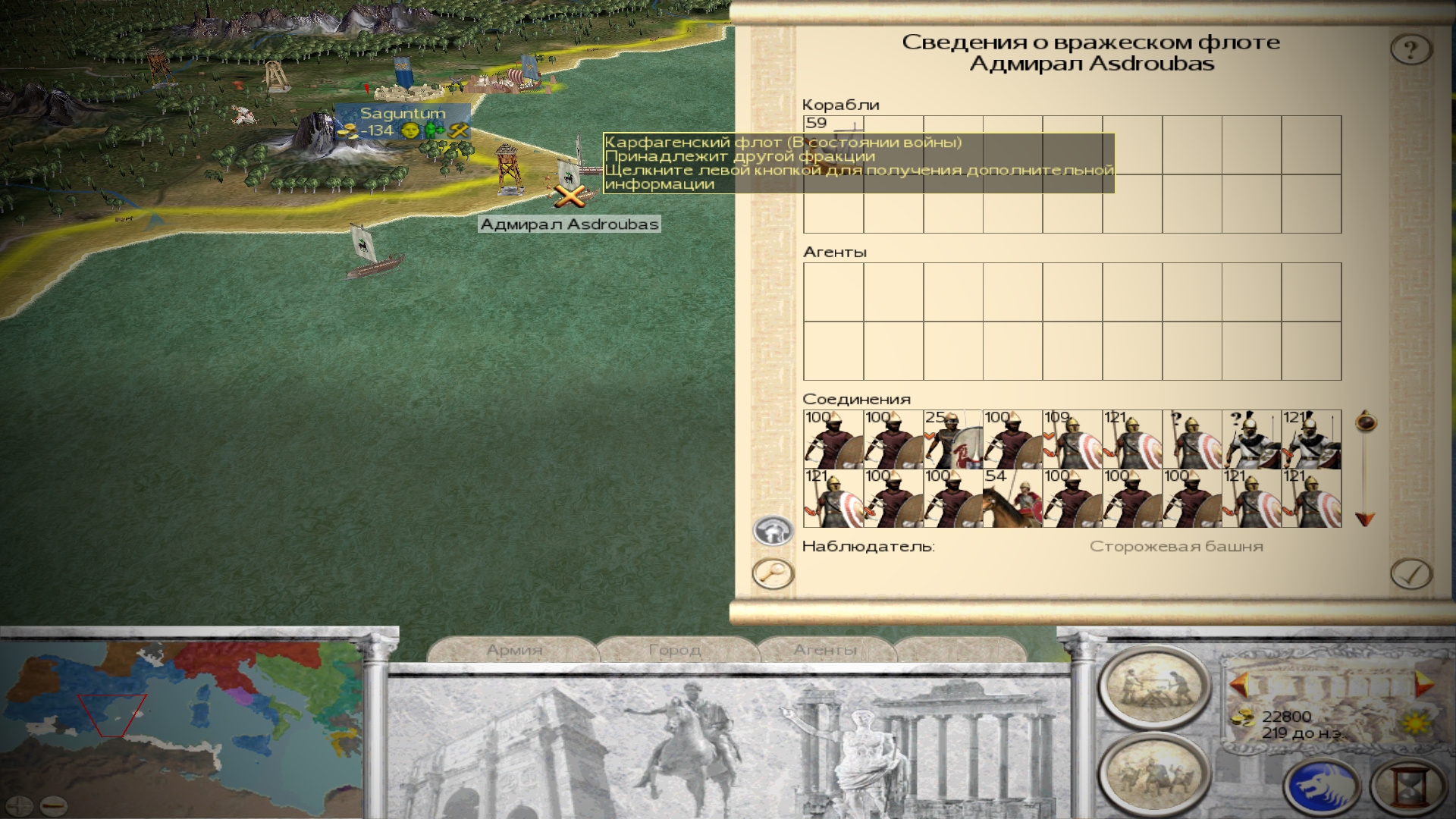Click the magnifying glass locate button
1456x819 pixels.
773,573
